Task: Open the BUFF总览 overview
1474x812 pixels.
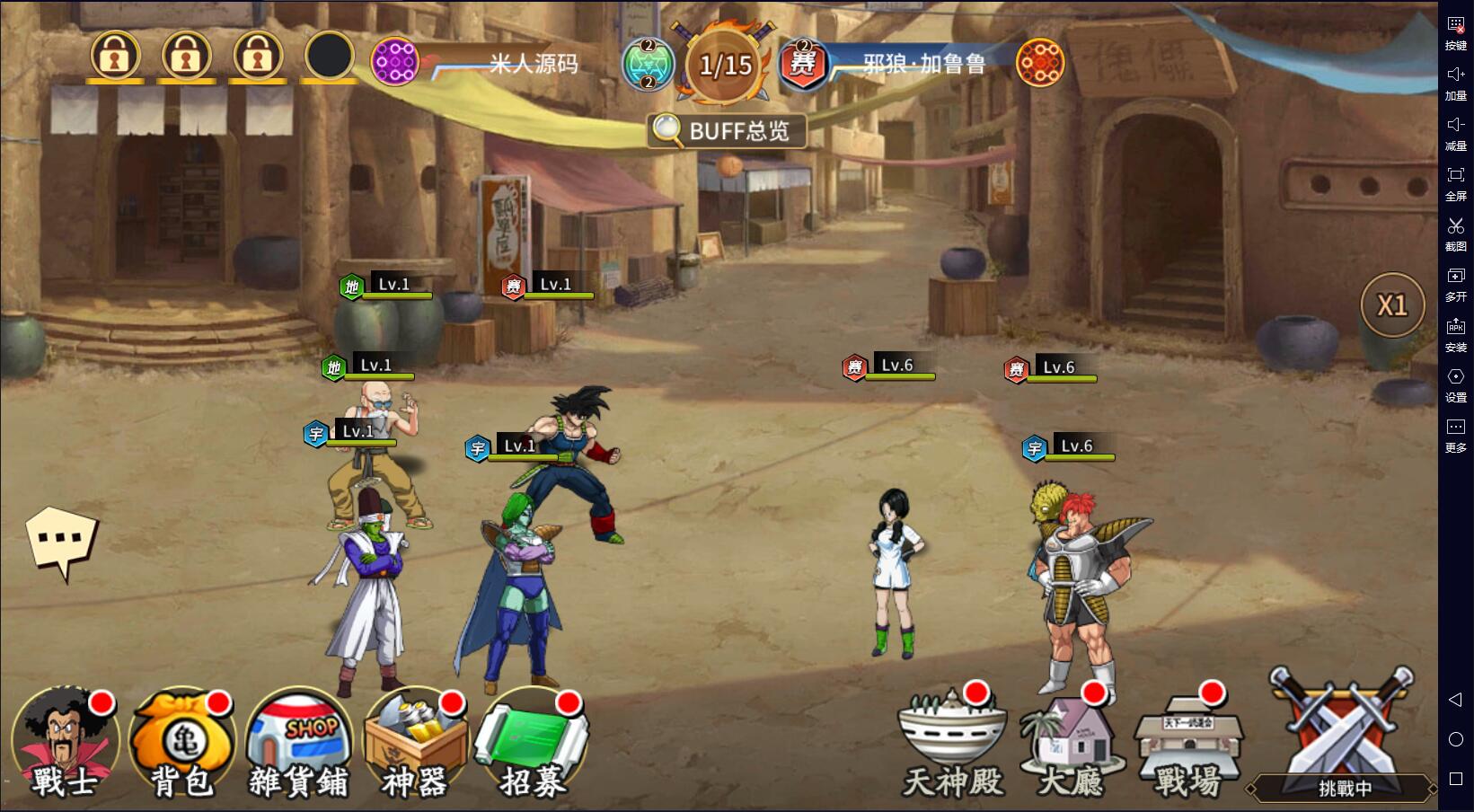Action: point(727,131)
